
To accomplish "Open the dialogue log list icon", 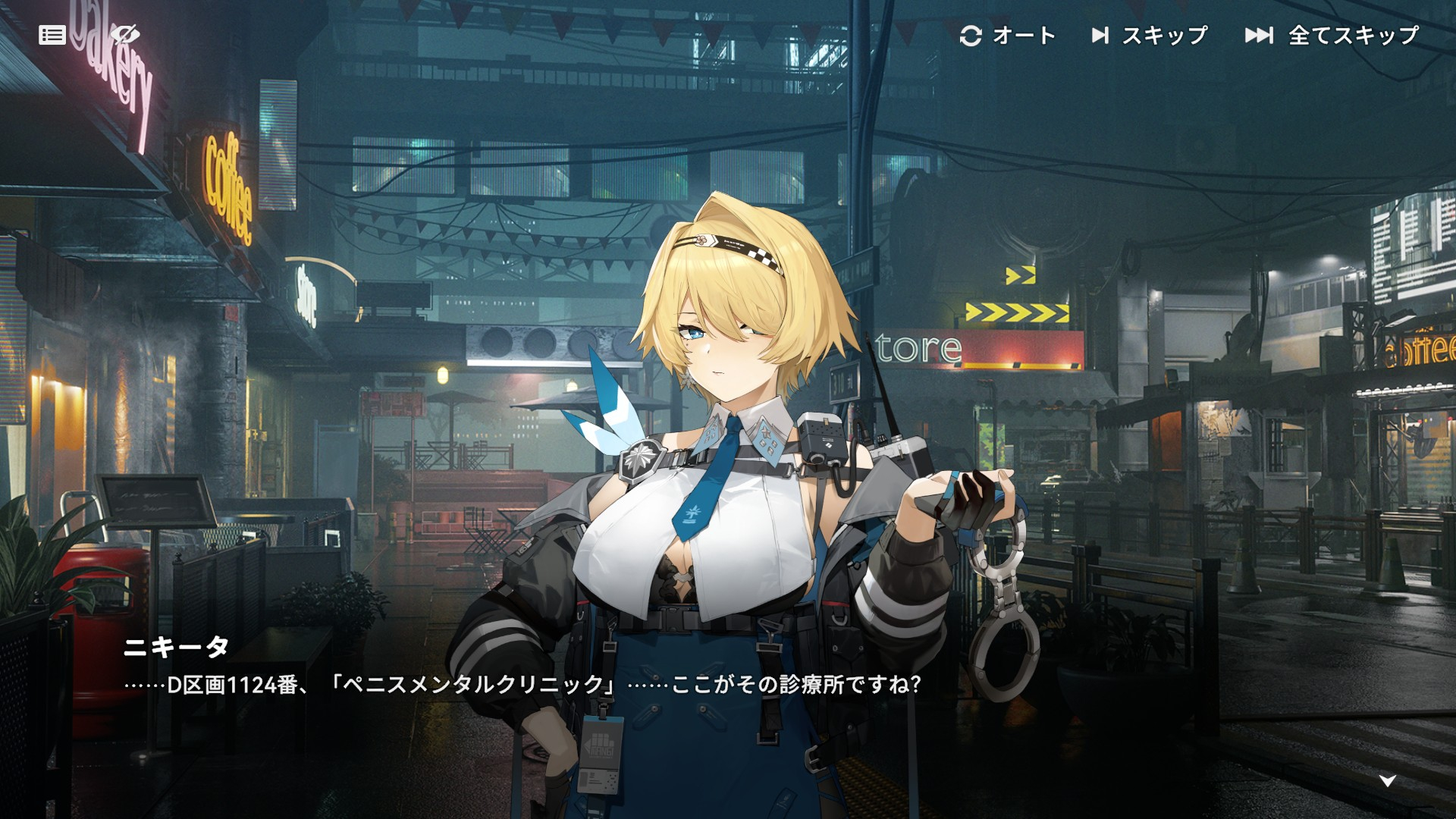I will pos(52,35).
